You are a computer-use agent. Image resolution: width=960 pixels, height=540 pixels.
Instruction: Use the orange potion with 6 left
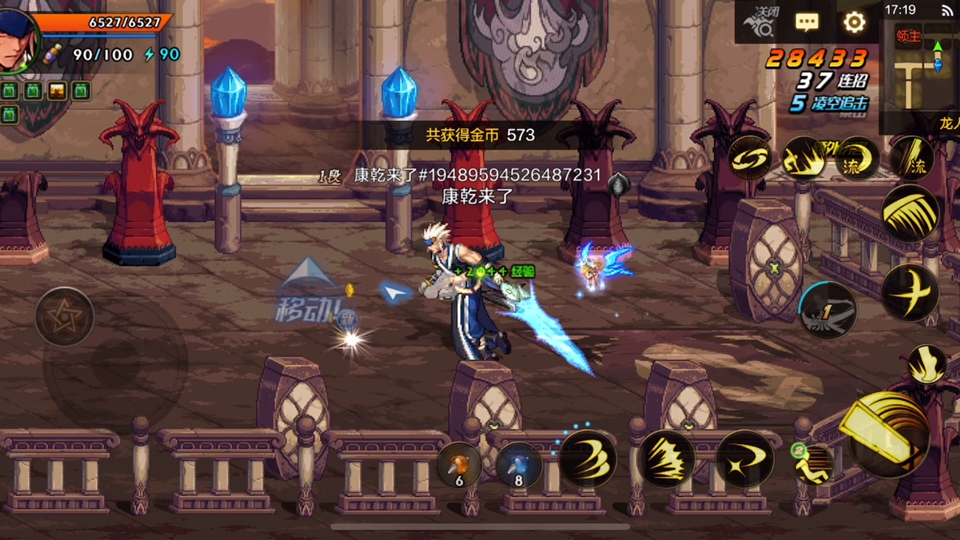459,463
